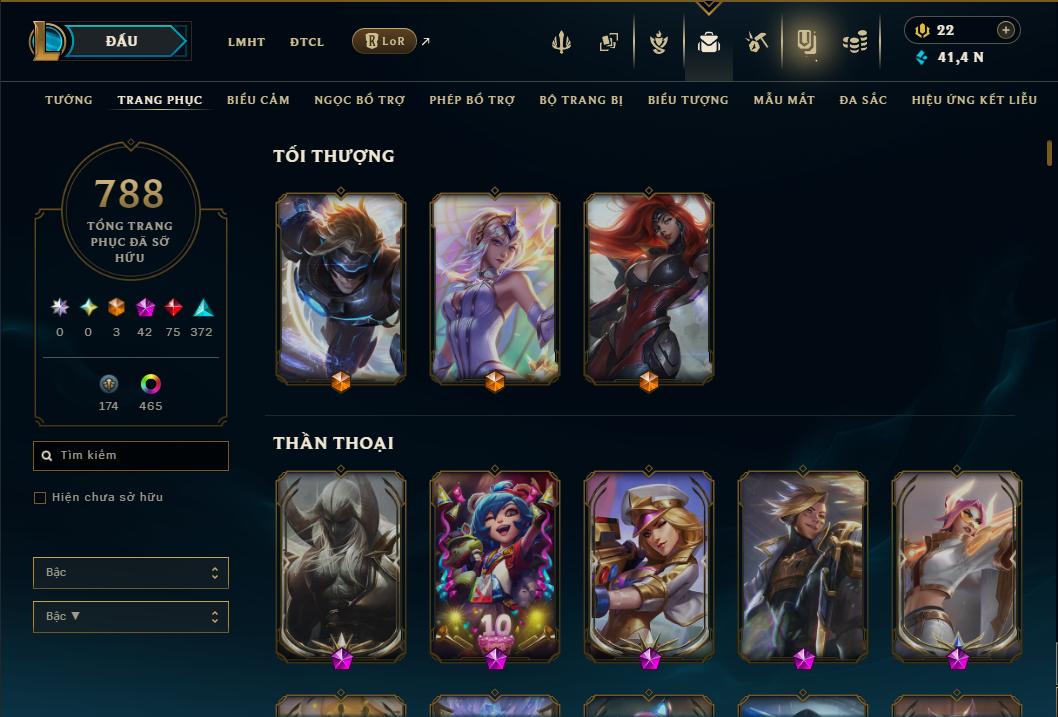The image size is (1058, 717).
Task: Add RP with the plus button
Action: pos(1005,30)
